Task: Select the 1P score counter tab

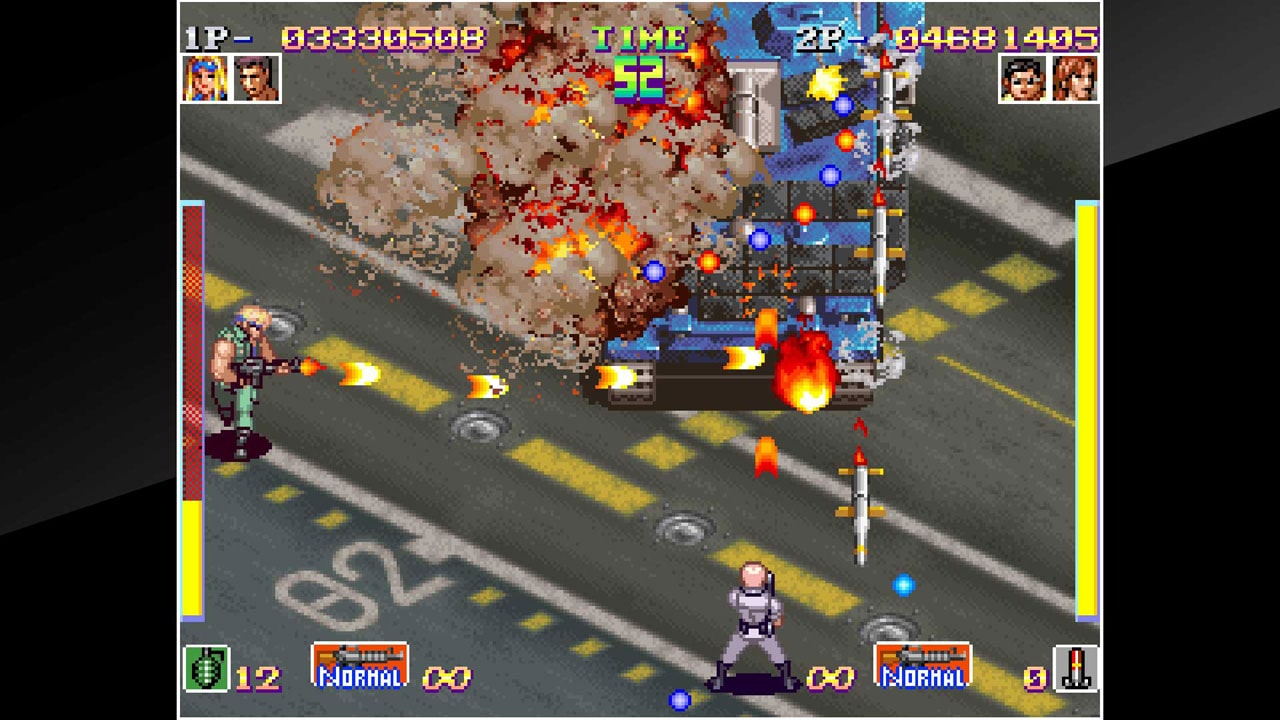Action: coord(384,36)
